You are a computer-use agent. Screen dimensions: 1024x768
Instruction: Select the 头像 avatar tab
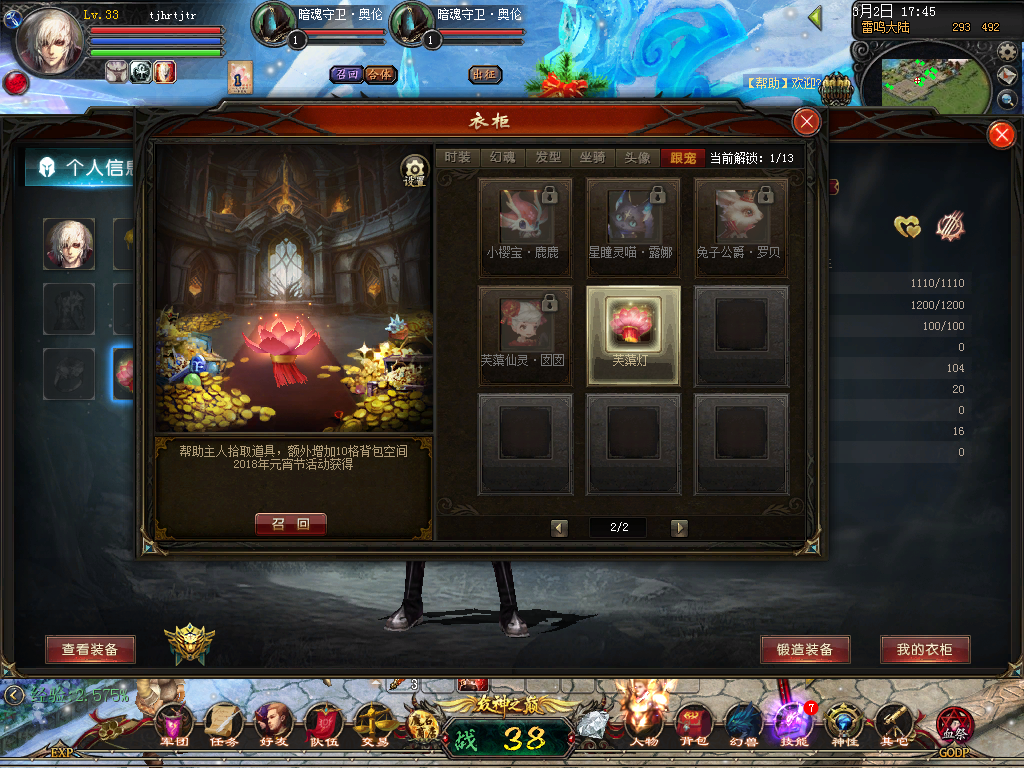(x=637, y=158)
